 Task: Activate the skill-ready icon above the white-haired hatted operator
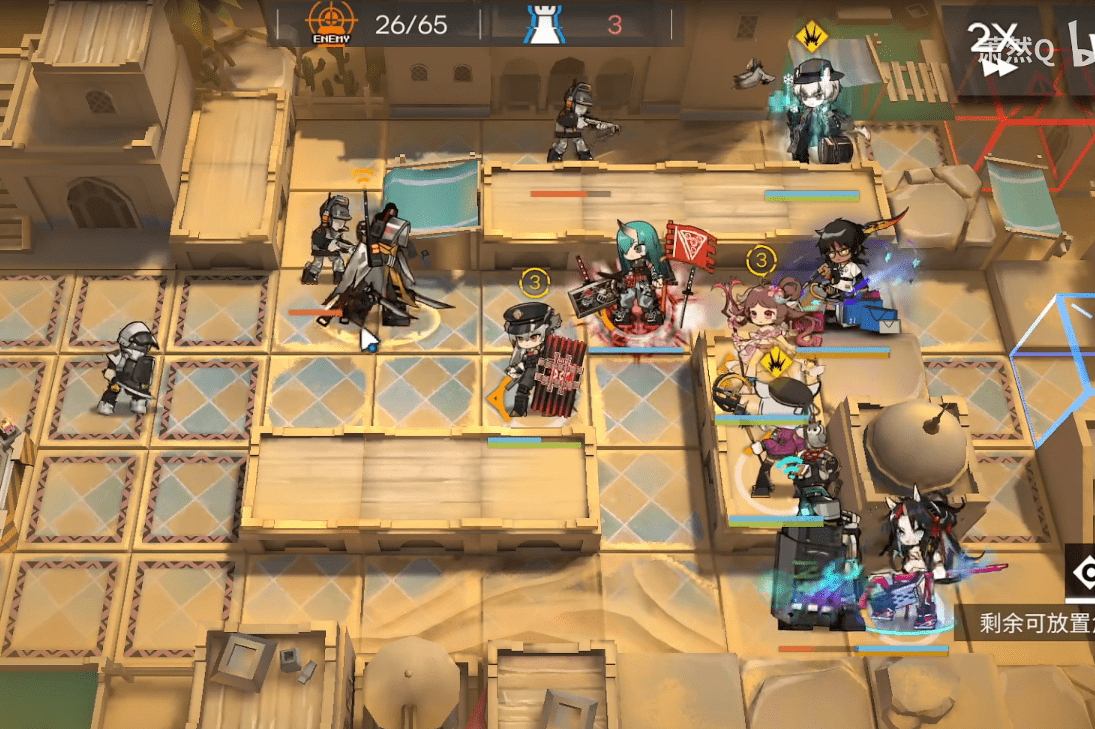pos(808,39)
